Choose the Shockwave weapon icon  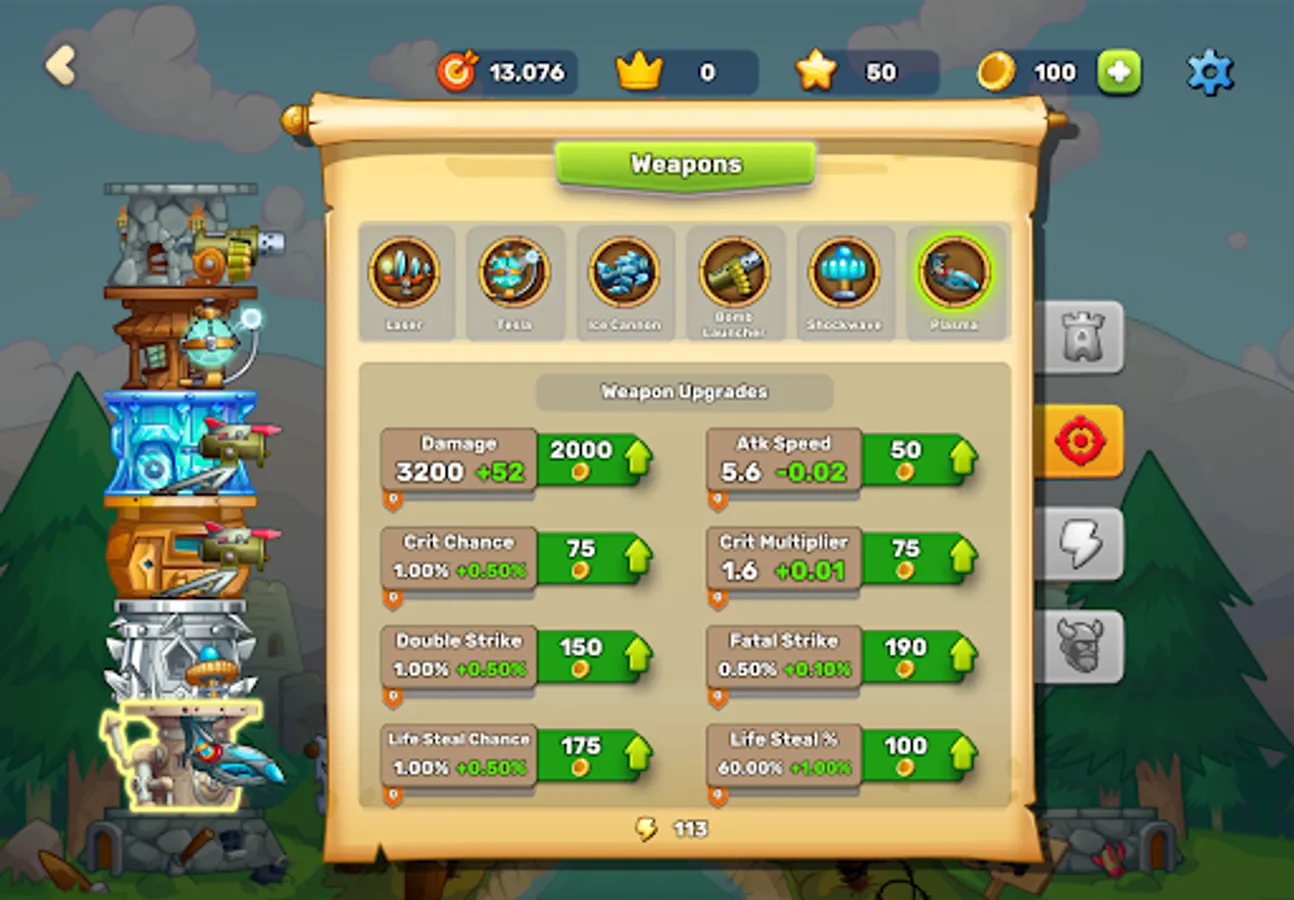tap(845, 272)
